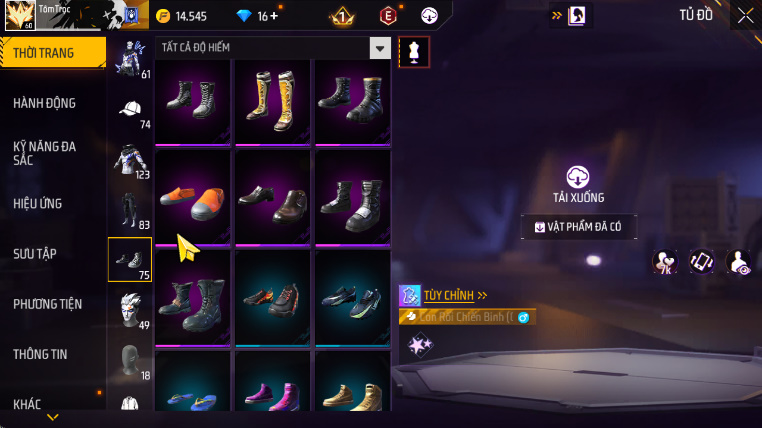Viewport: 762px width, 428px height.
Task: Select Kỹ Năng Đa Sắc tab
Action: click(x=45, y=153)
